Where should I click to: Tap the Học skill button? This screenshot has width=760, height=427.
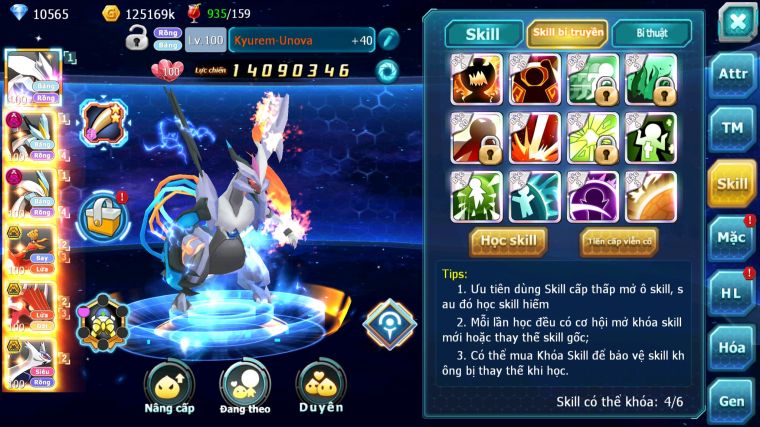(509, 240)
